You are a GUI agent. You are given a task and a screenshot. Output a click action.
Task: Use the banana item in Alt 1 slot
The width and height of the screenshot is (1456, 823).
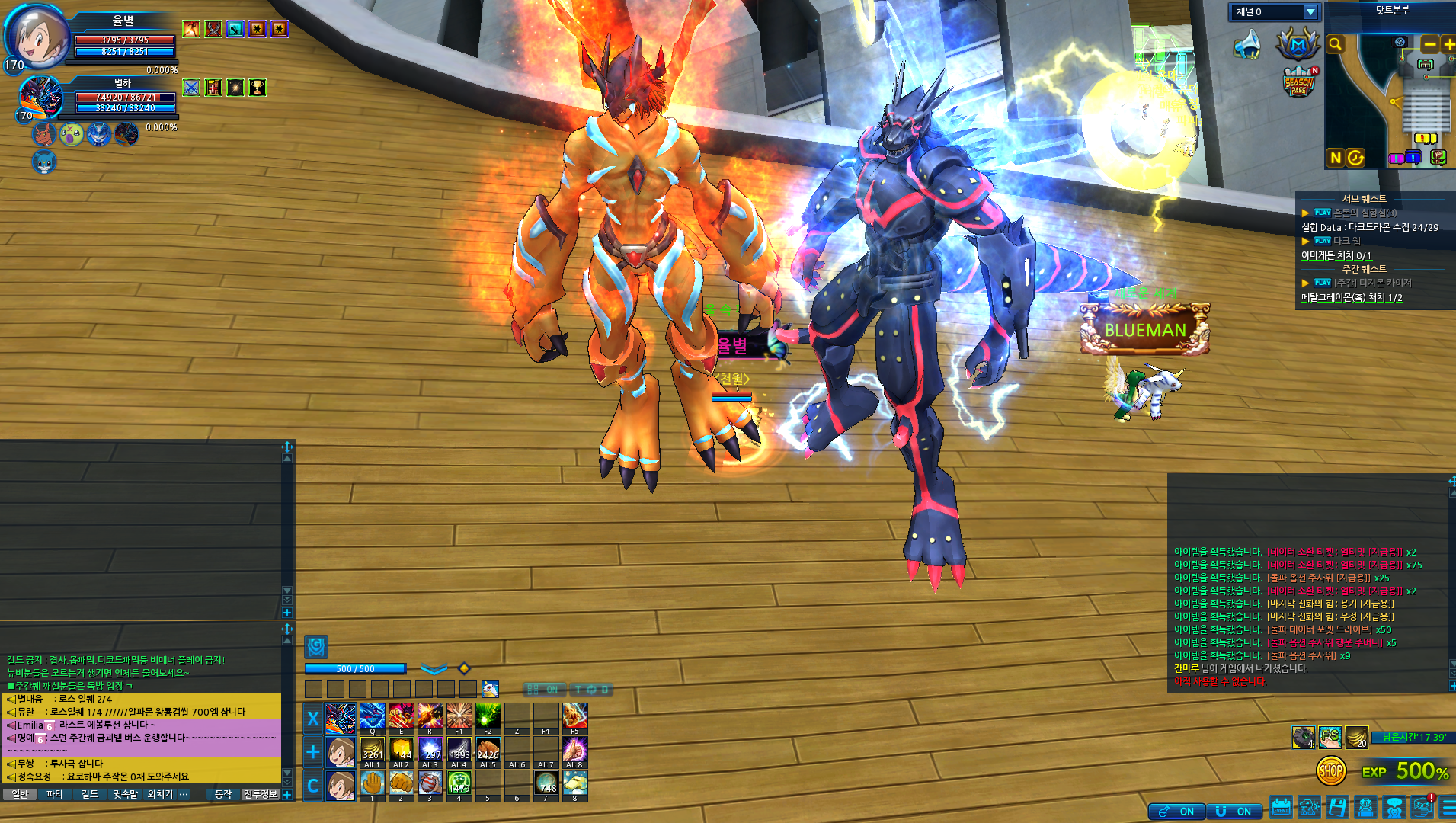[372, 750]
